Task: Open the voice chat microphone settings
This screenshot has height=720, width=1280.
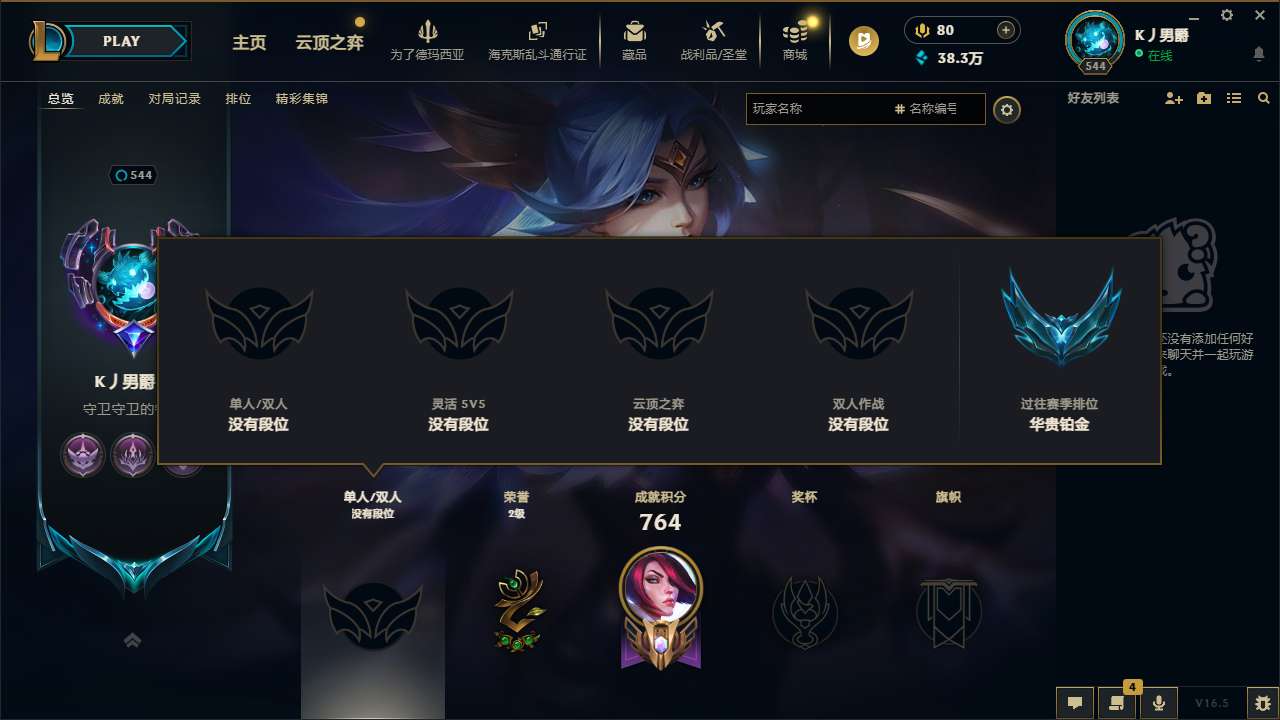Action: (1160, 702)
